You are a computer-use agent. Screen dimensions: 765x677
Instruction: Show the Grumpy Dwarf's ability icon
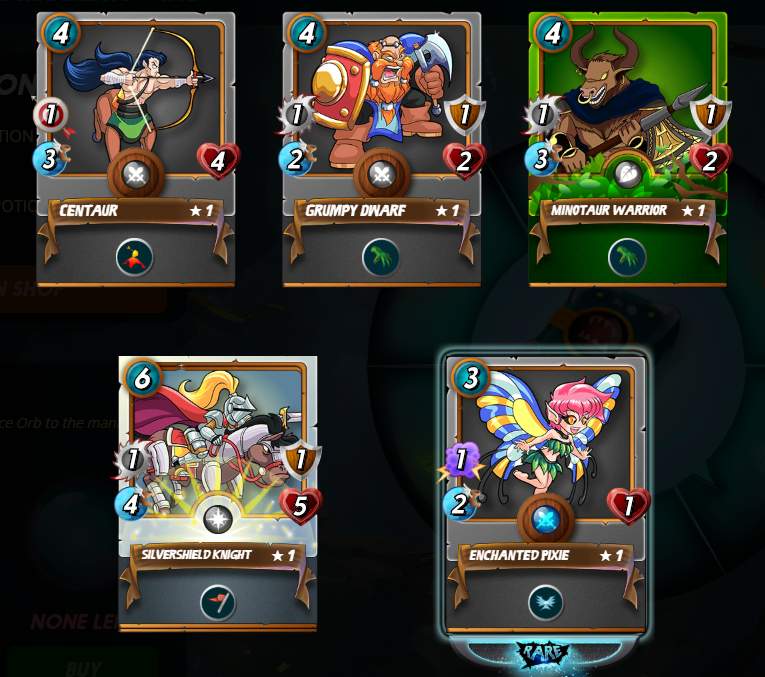click(381, 257)
